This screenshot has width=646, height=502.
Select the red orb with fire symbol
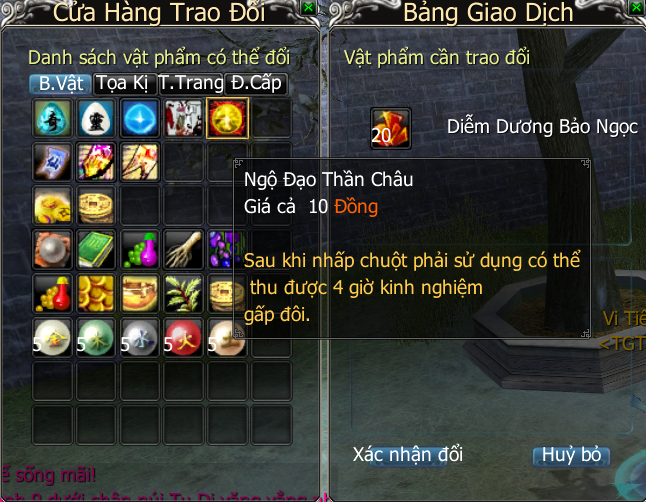click(183, 336)
